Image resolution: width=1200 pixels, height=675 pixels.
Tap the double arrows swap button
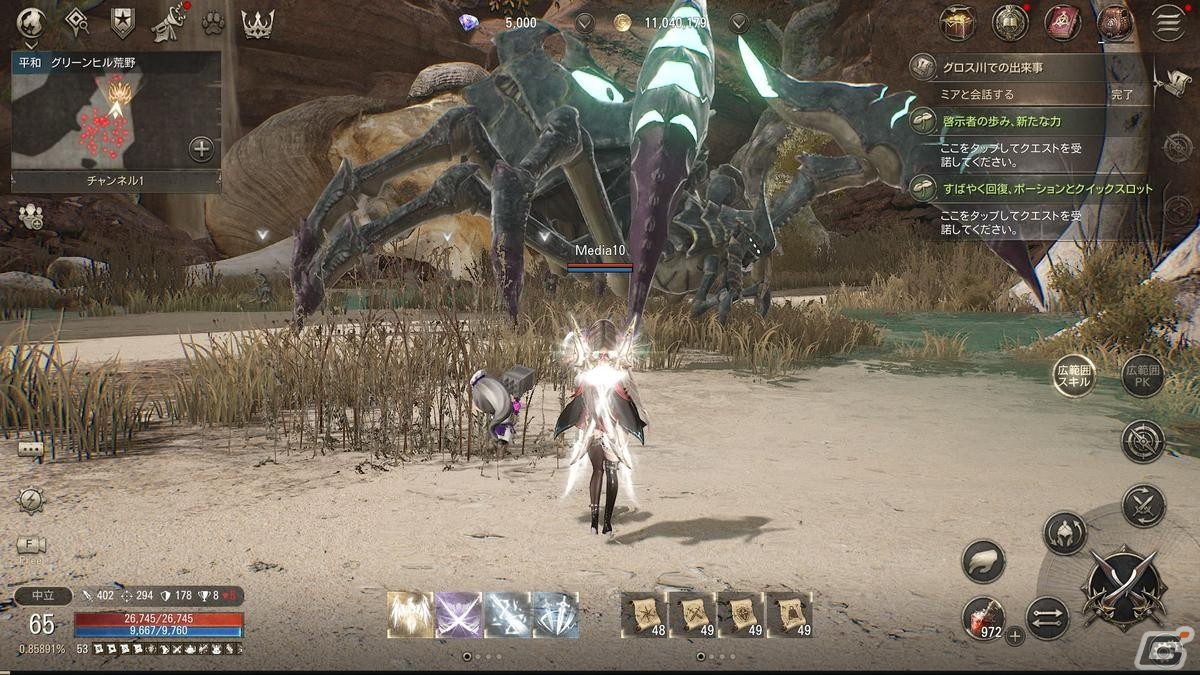(x=1047, y=617)
